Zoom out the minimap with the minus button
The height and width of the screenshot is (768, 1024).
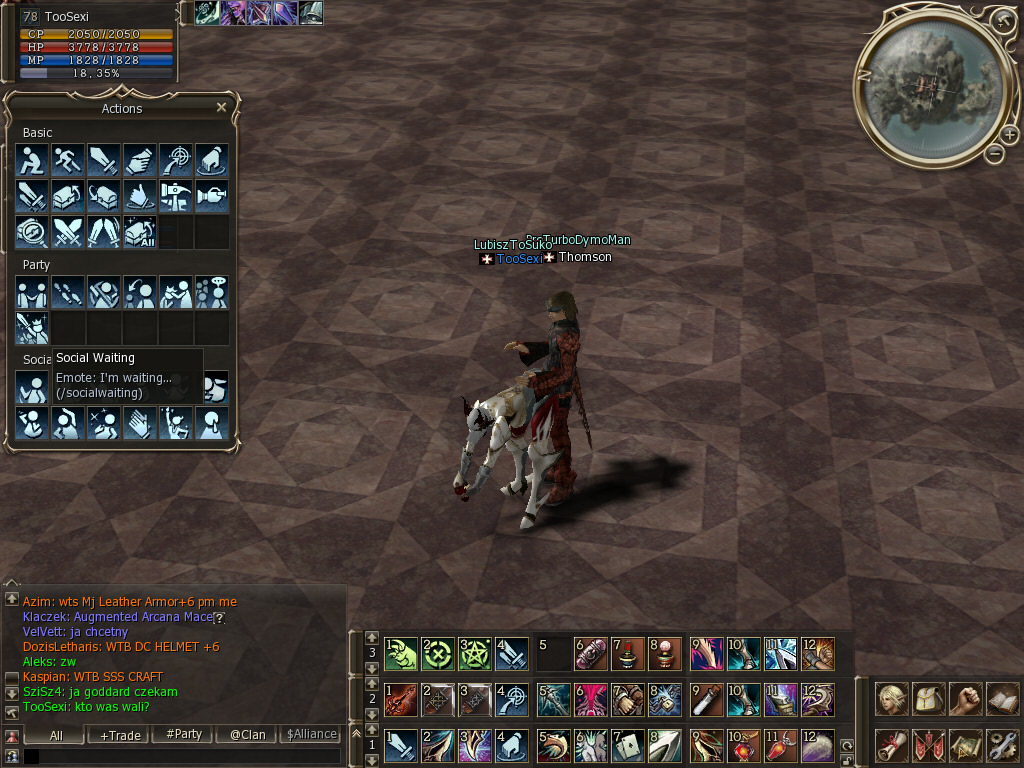[994, 153]
